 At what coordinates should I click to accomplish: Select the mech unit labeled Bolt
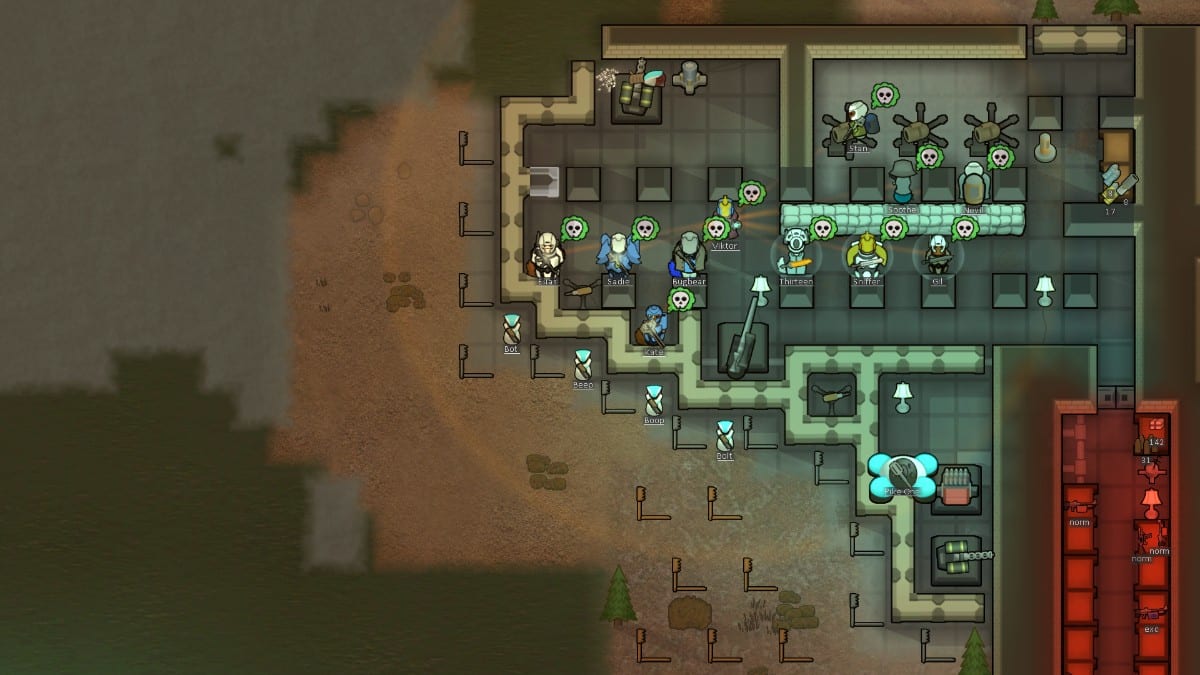coord(725,436)
